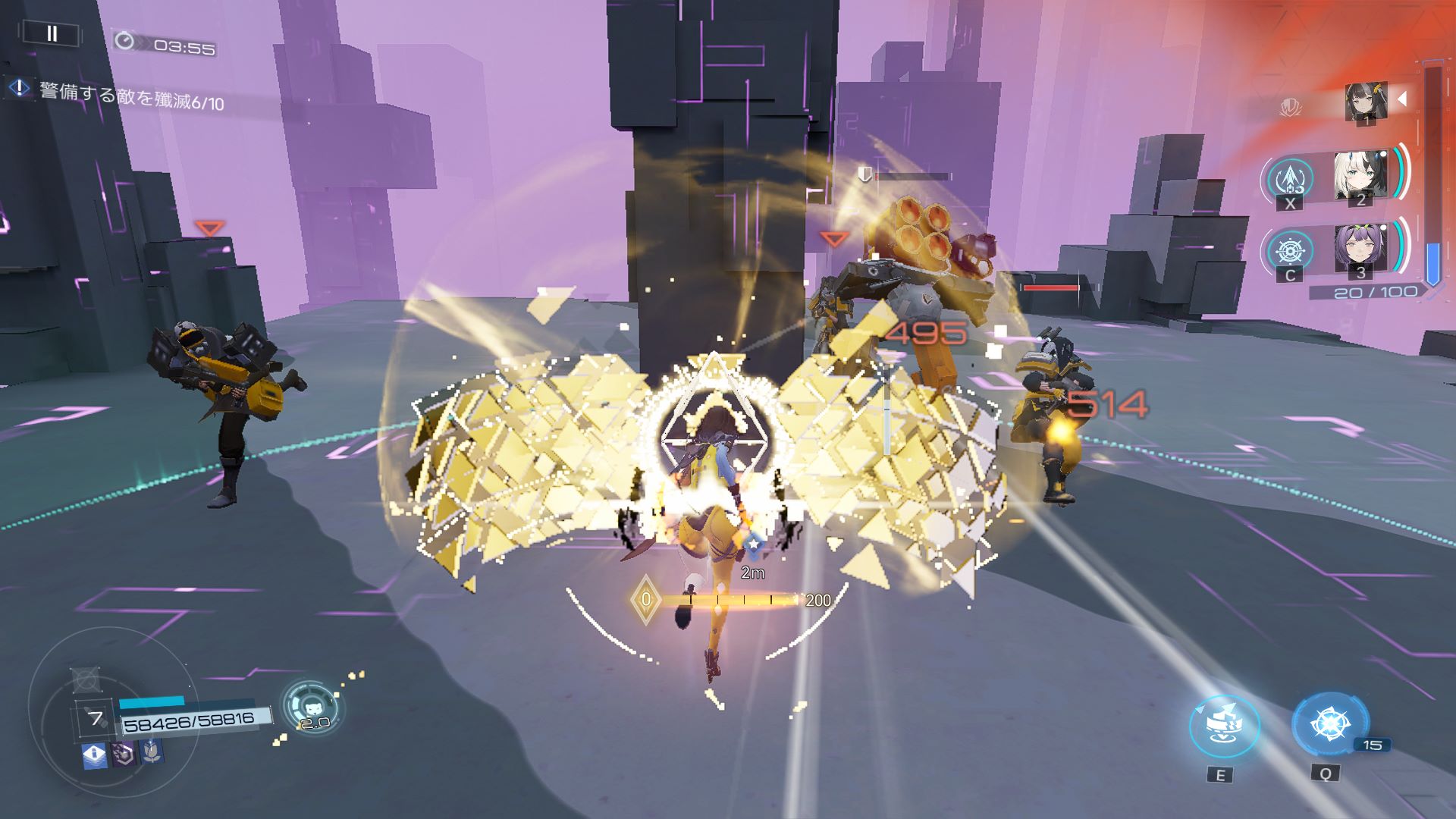This screenshot has width=1456, height=819.
Task: Trigger the arrow support skill beside character 2
Action: pos(1290,180)
